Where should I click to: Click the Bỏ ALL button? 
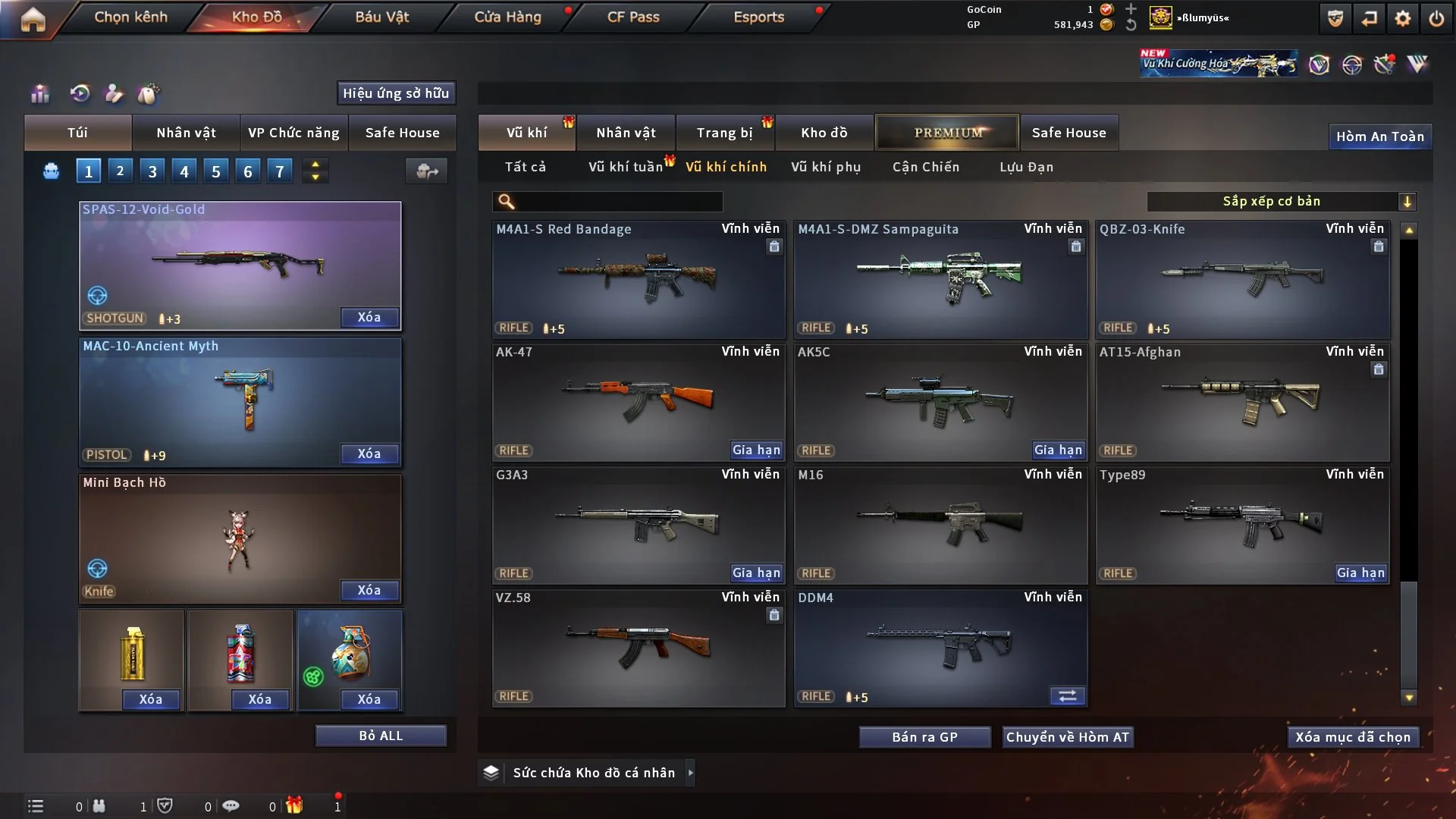coord(381,736)
